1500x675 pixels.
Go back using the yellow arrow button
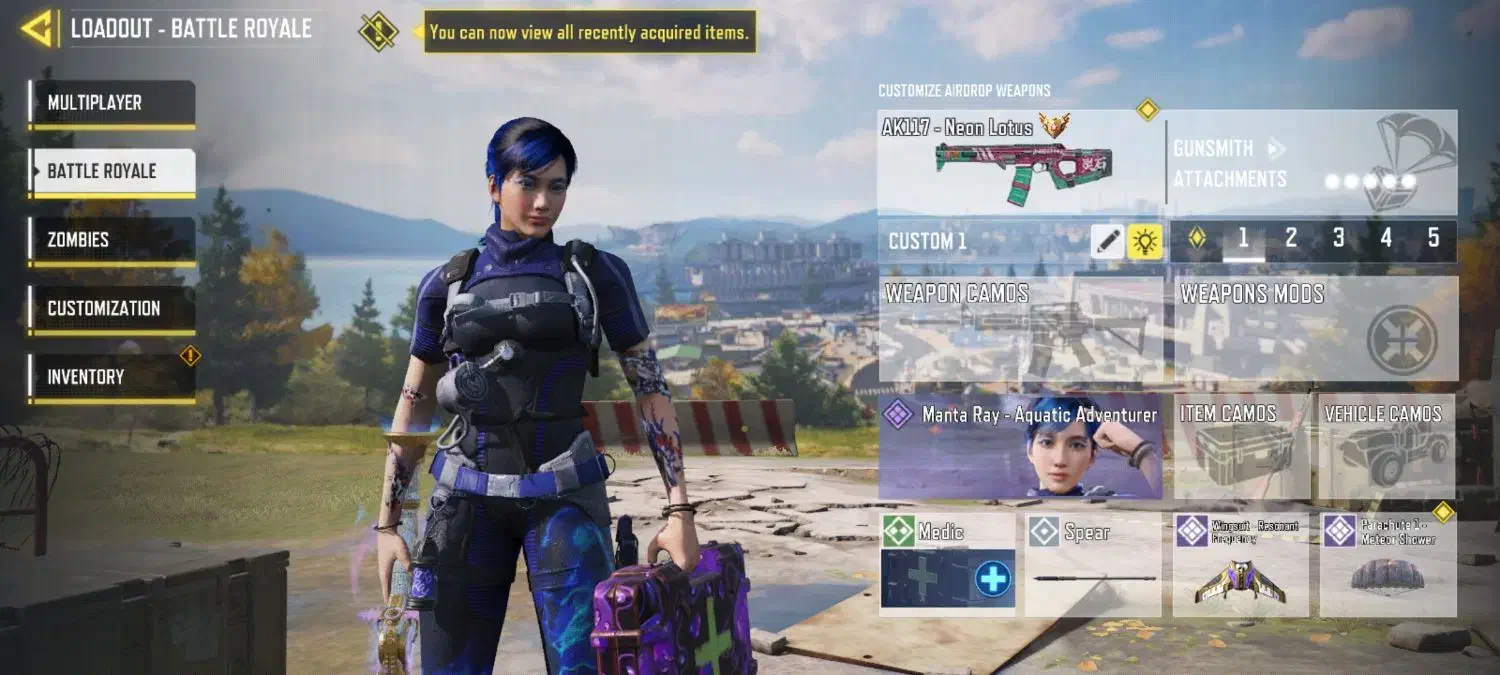[36, 29]
